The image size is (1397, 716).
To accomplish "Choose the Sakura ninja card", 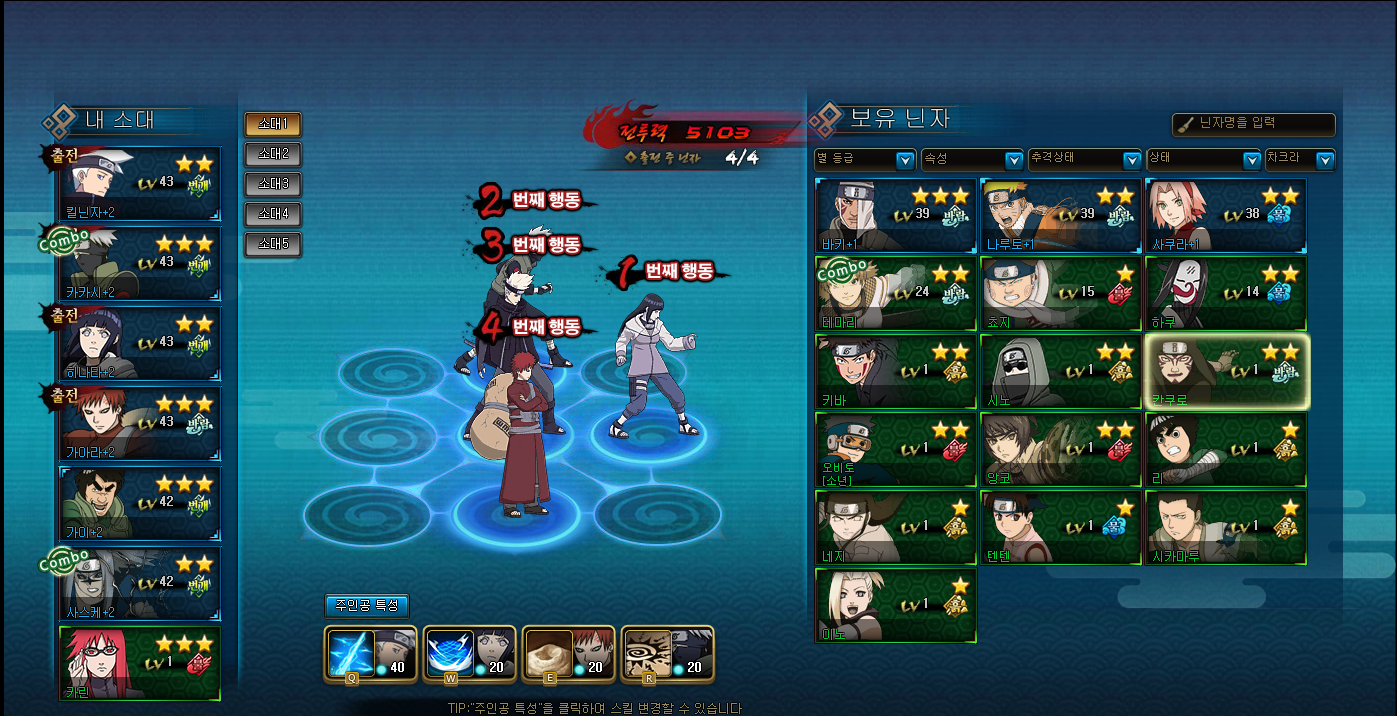I will click(1225, 215).
